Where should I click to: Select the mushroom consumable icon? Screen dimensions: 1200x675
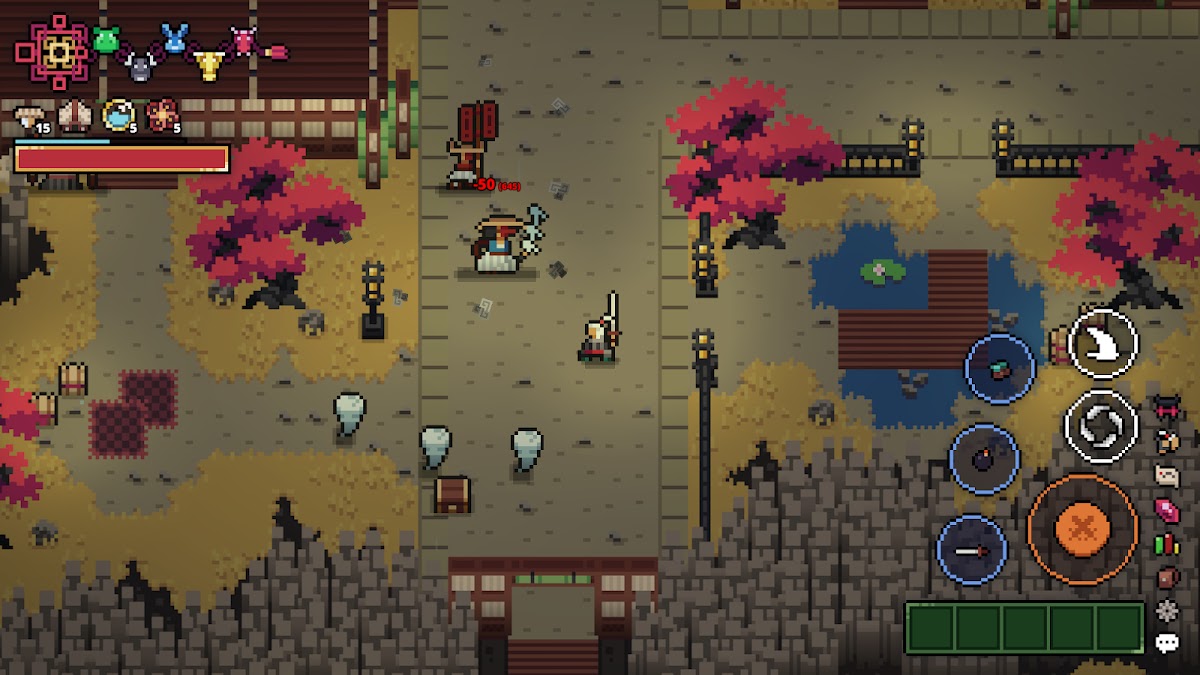click(31, 118)
